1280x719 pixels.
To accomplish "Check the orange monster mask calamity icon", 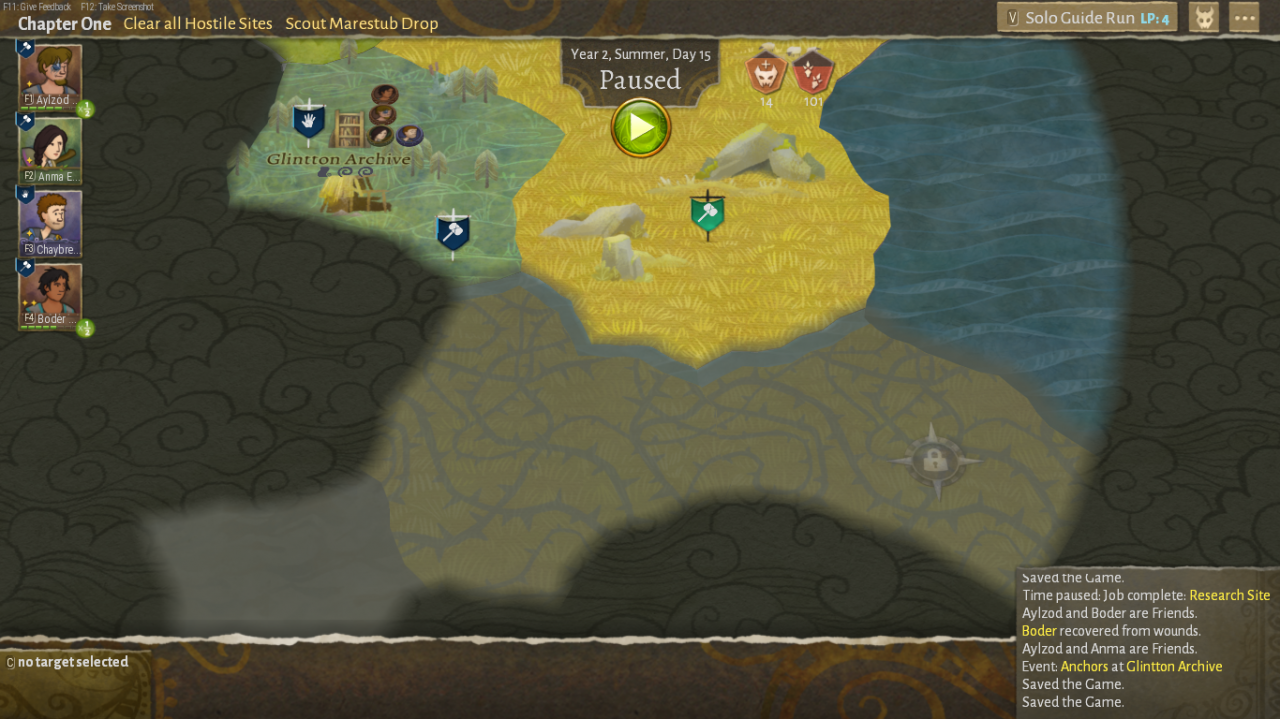I will (767, 73).
